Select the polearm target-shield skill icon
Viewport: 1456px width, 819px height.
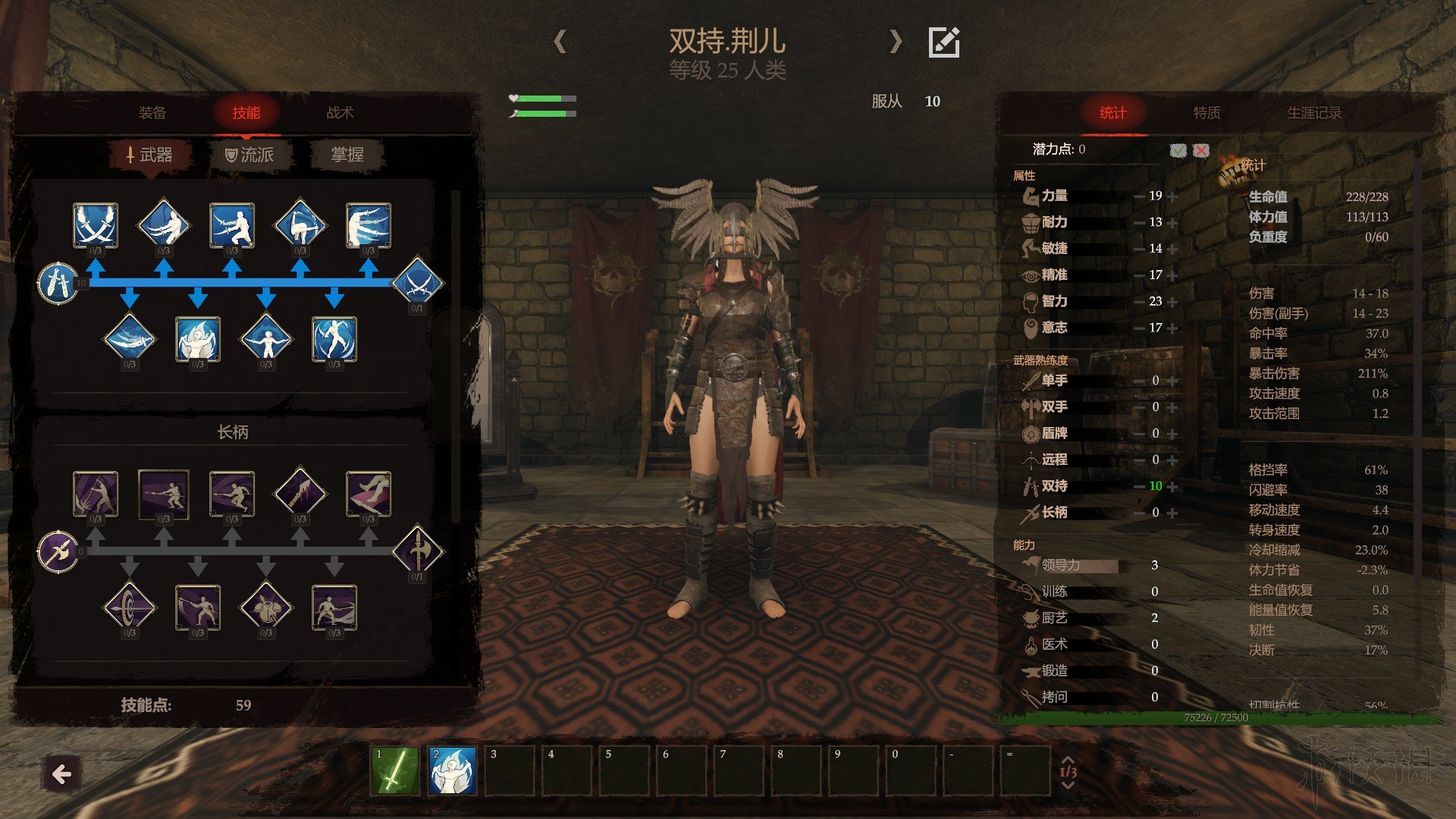(x=130, y=607)
